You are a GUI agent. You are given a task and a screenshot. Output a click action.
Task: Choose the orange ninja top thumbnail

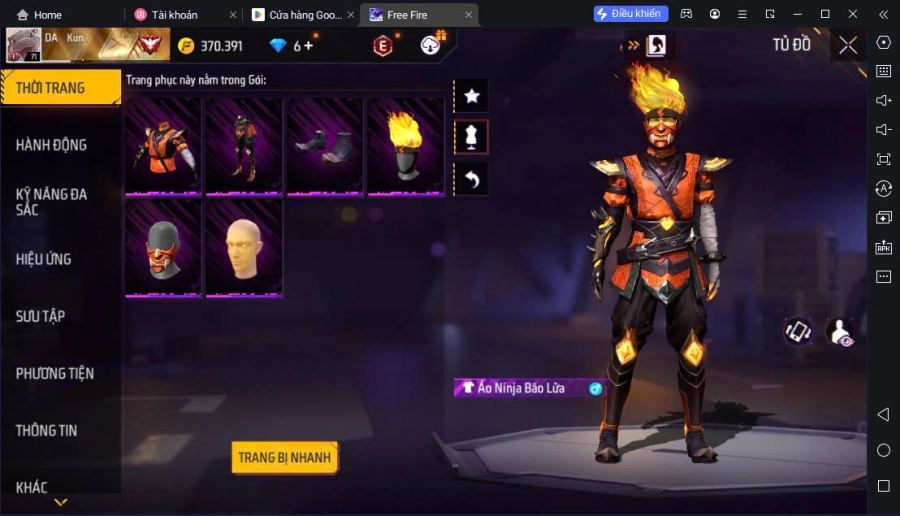coord(163,145)
